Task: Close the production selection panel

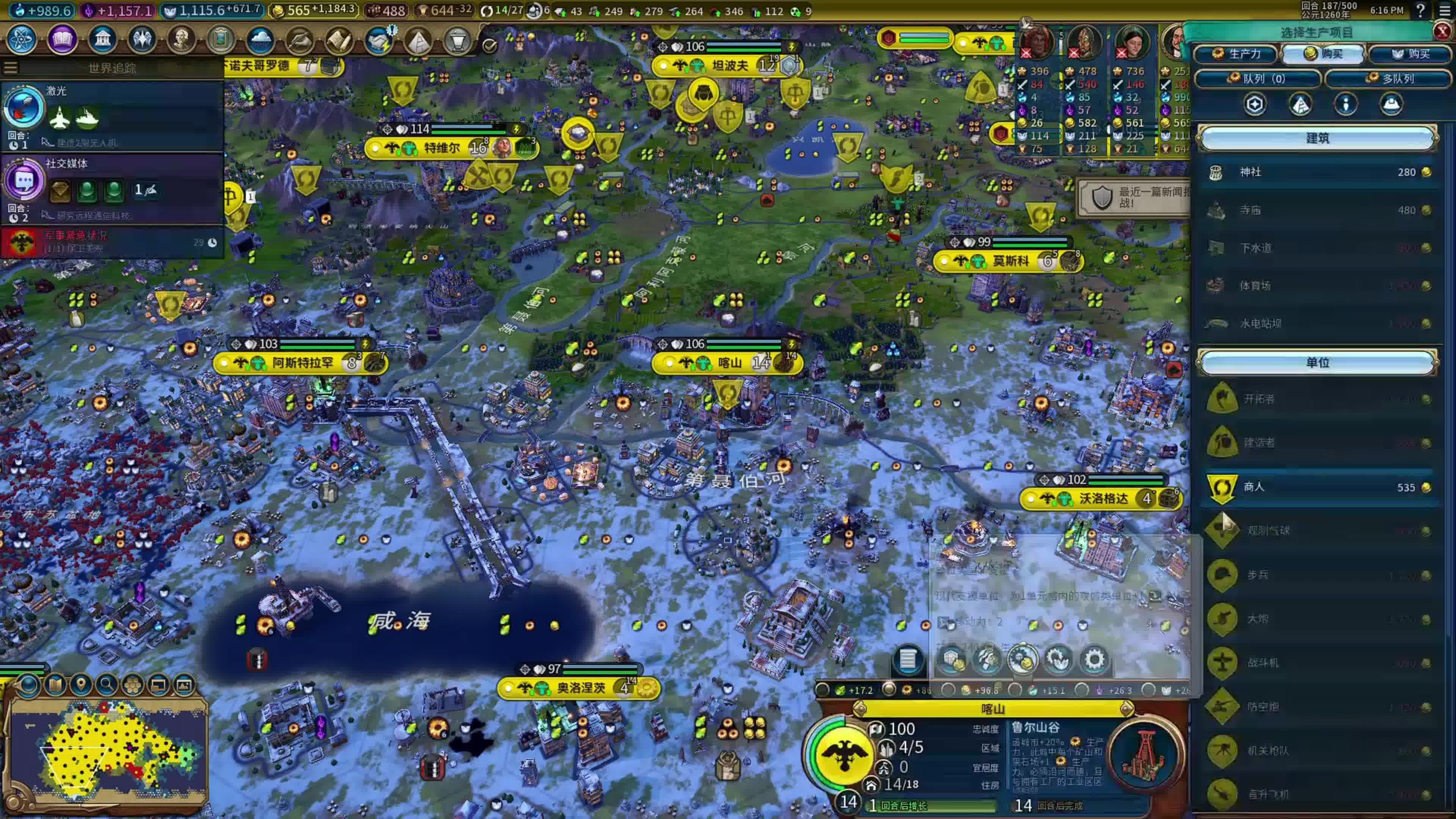Action: [1442, 31]
